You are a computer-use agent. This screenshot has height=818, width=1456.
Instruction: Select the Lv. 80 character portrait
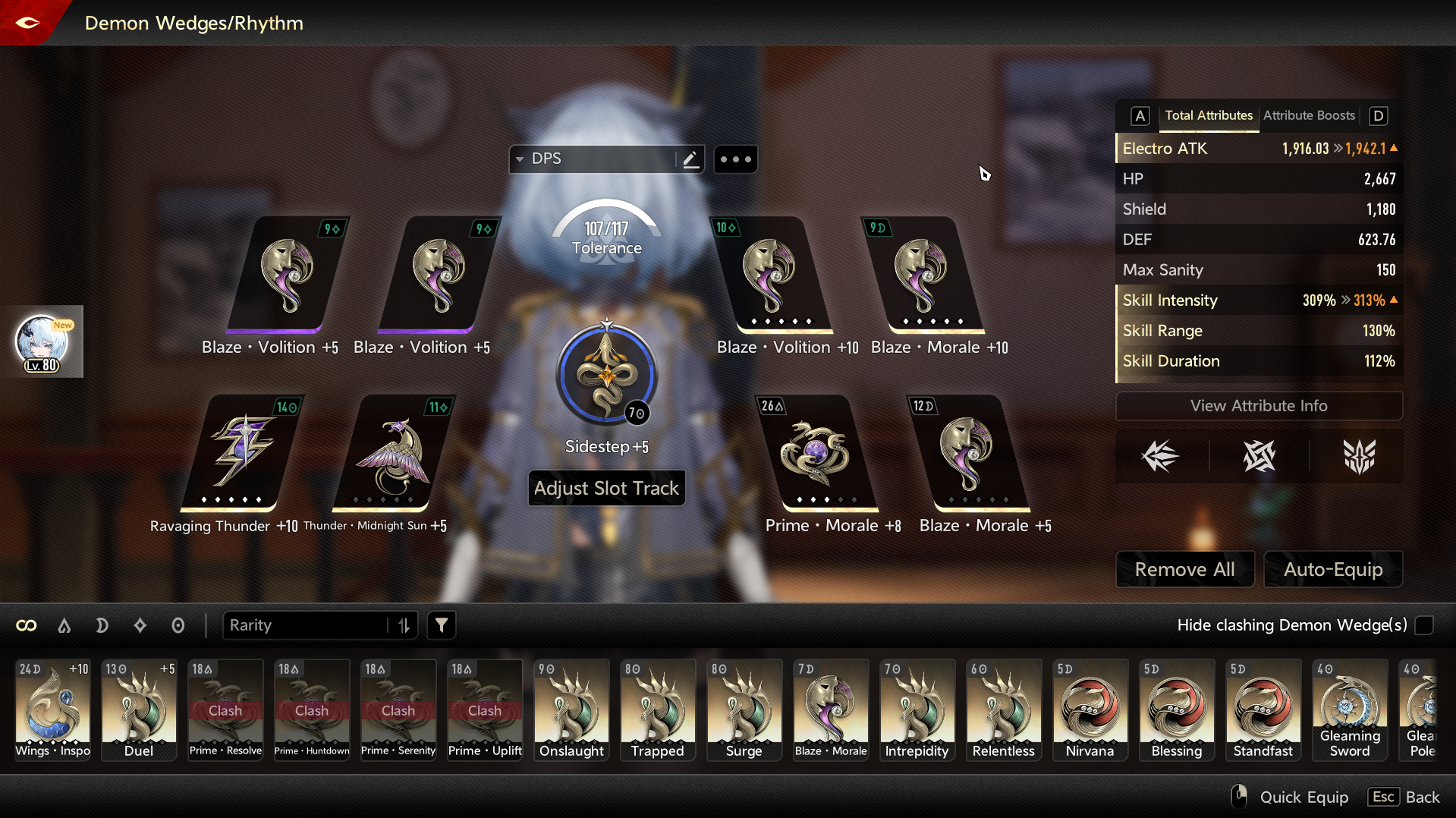tap(42, 342)
